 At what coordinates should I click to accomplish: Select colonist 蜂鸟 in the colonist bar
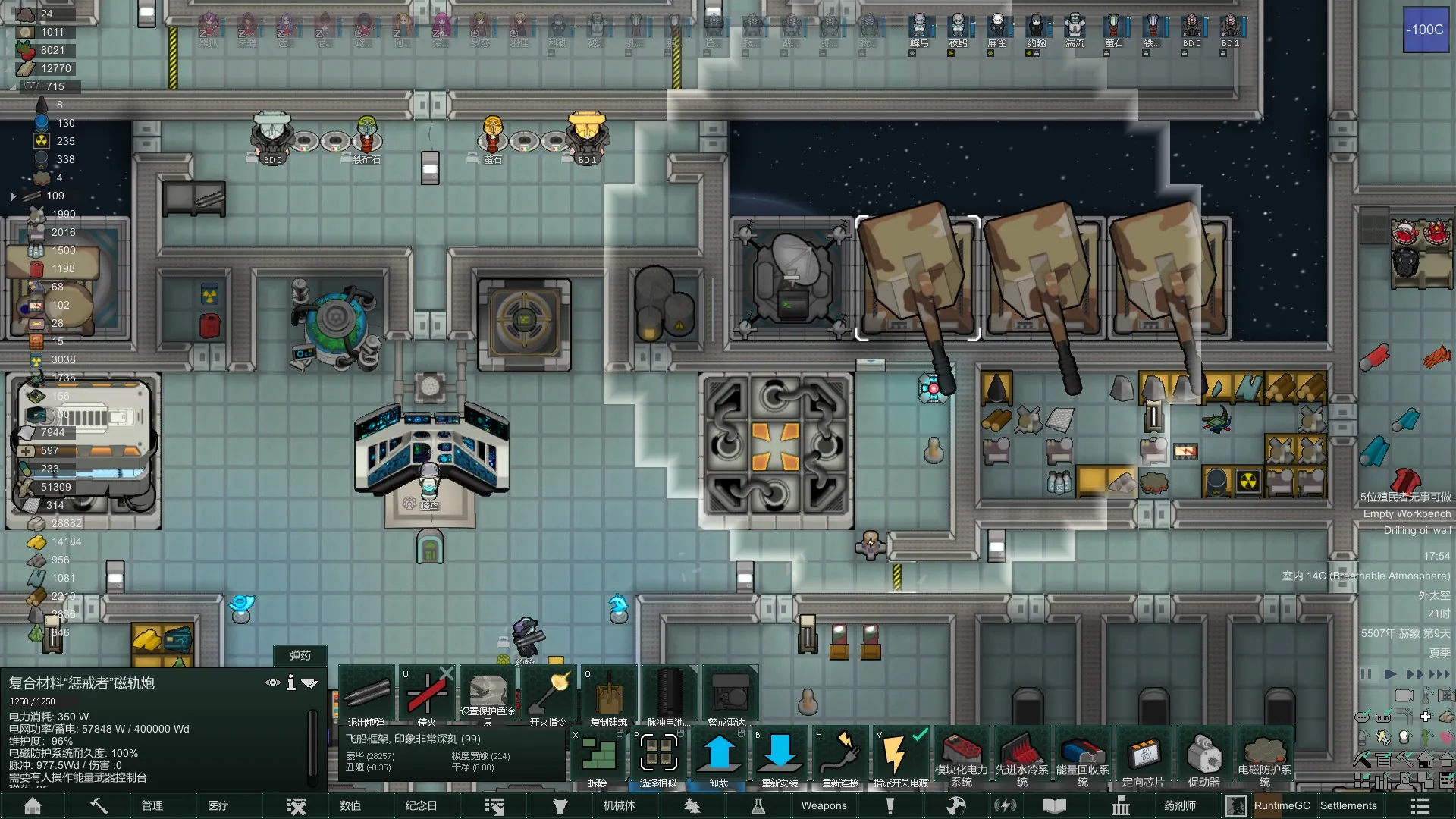point(919,28)
